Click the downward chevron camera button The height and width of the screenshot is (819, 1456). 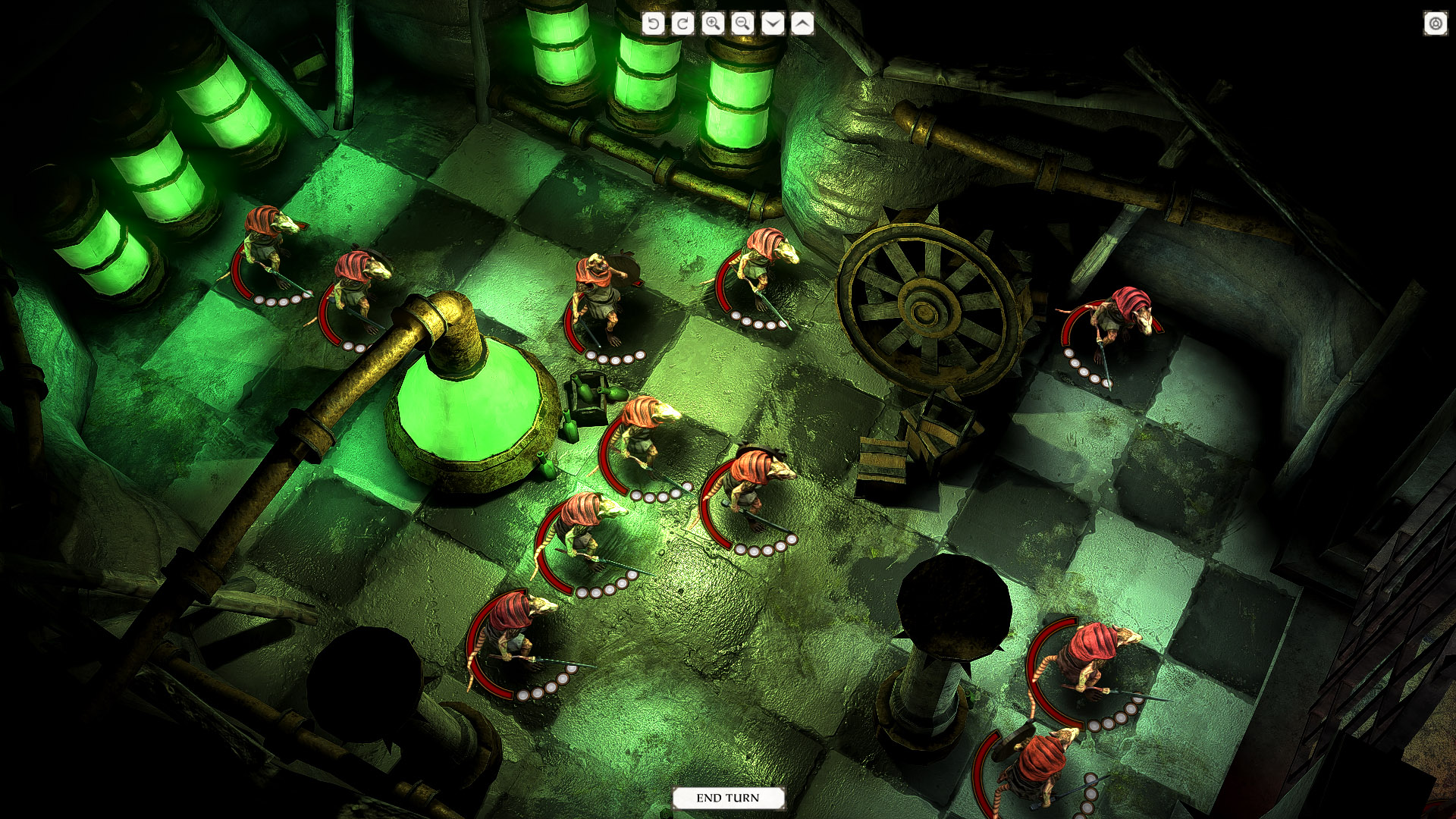(x=773, y=24)
